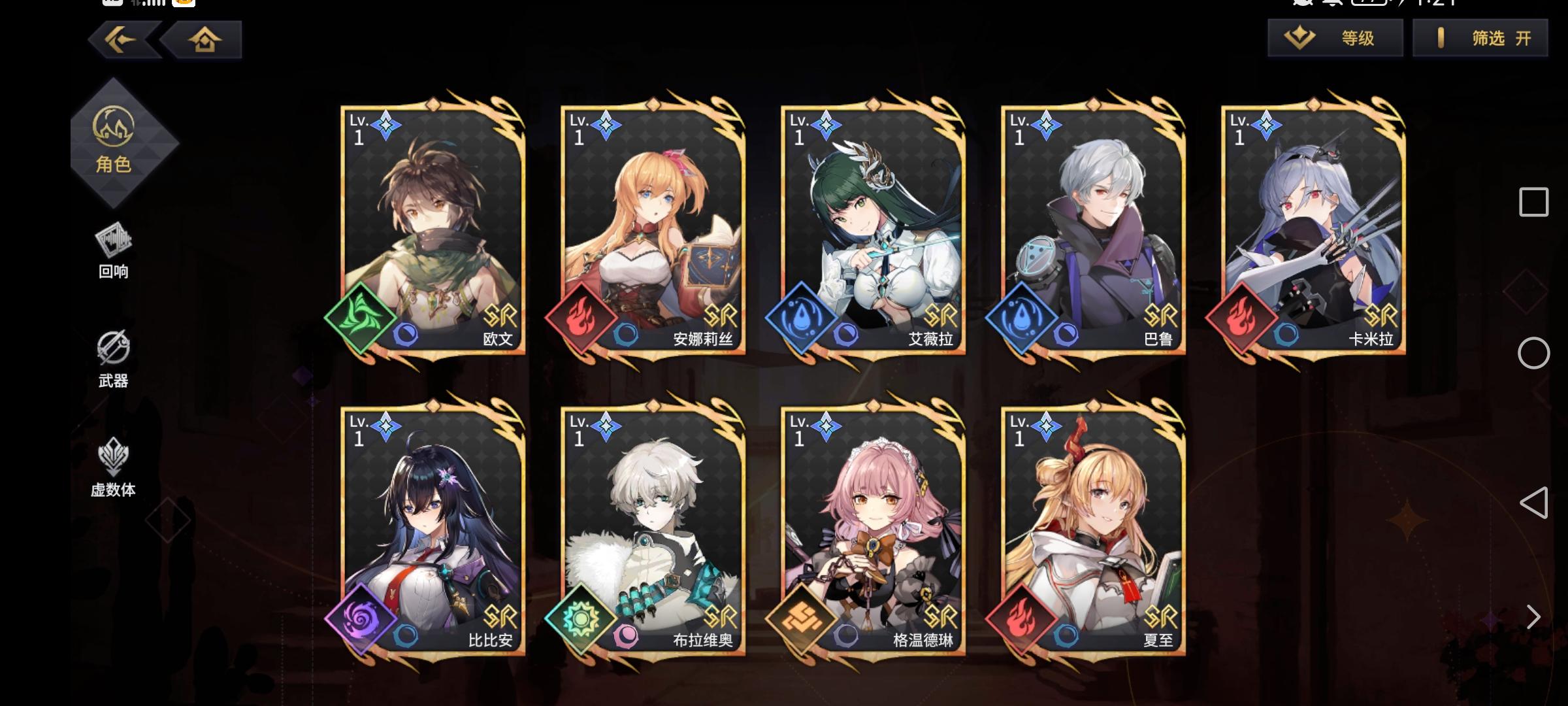This screenshot has height=706, width=1568.
Task: Toggle the star upgrade marker on 巴鲁's card
Action: click(x=1045, y=123)
